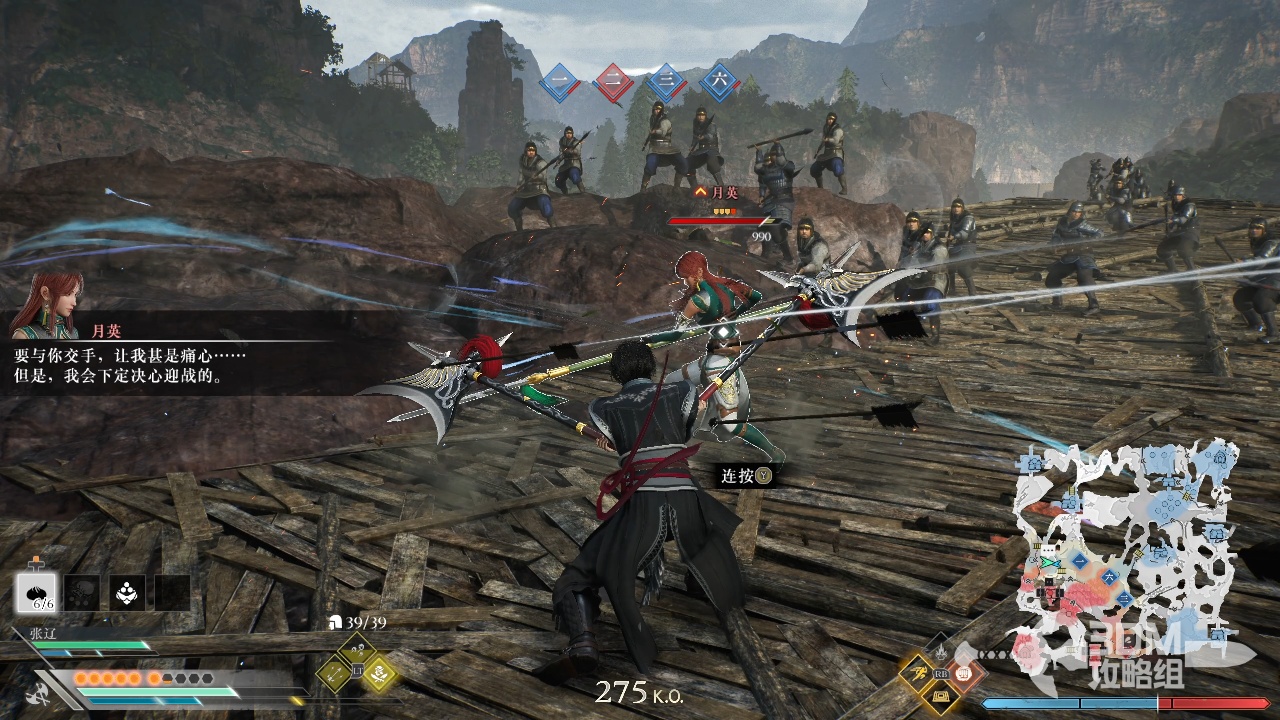This screenshot has width=1280, height=720.
Task: Activate the glowing yellow tactic diamond
Action: [380, 672]
